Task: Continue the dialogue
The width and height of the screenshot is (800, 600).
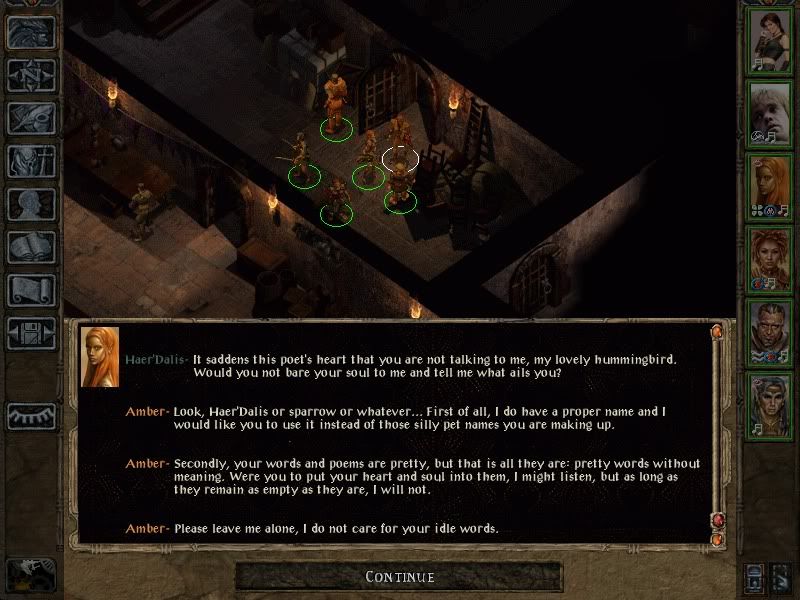Action: [x=400, y=577]
